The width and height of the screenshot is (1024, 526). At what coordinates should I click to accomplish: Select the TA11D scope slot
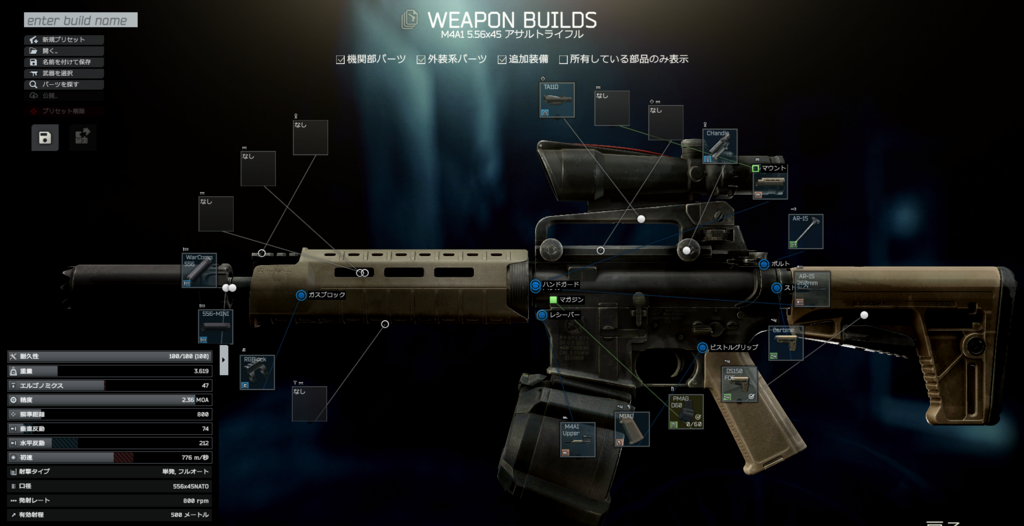(557, 100)
